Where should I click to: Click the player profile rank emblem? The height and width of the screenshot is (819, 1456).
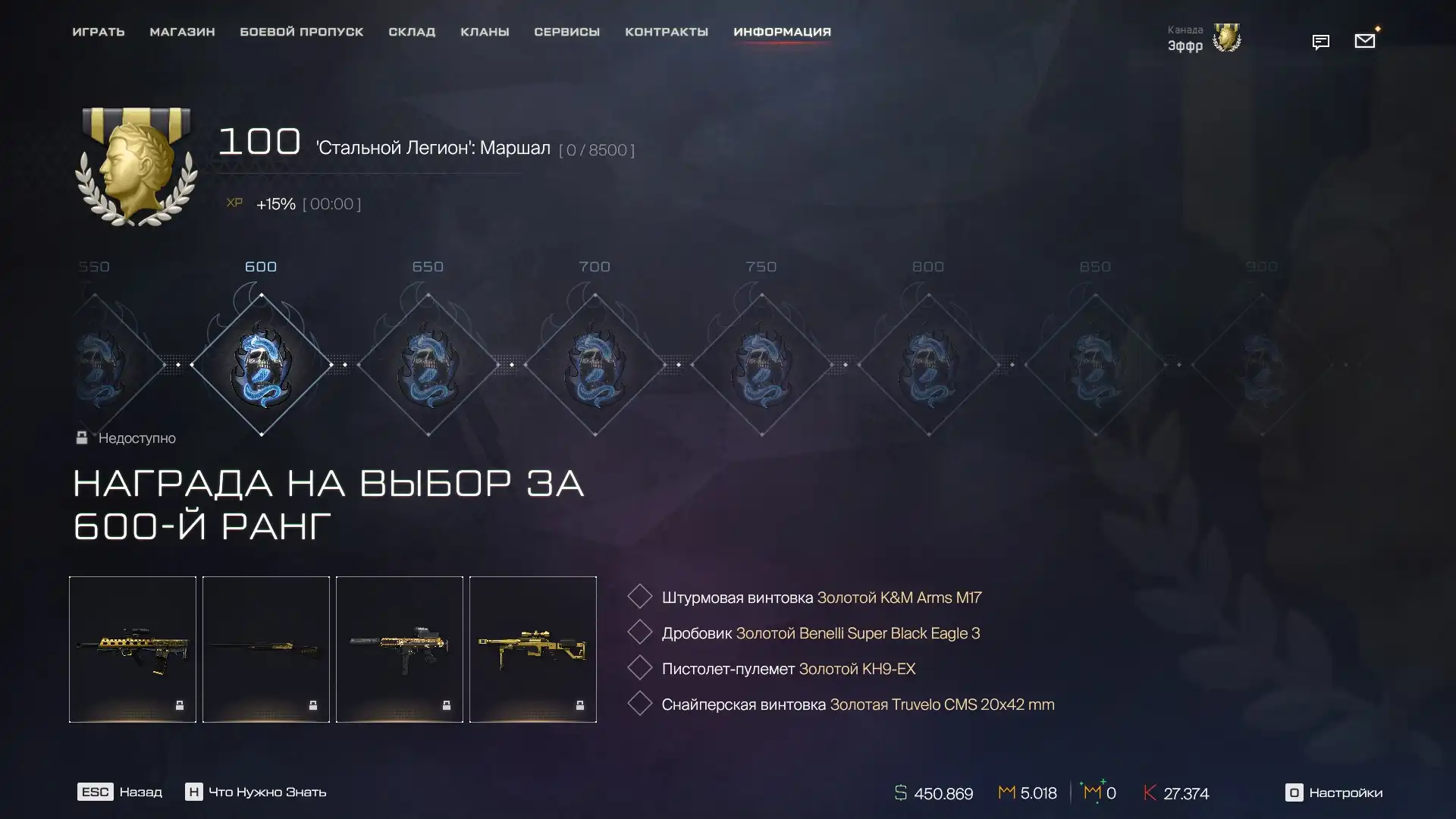[x=1226, y=38]
